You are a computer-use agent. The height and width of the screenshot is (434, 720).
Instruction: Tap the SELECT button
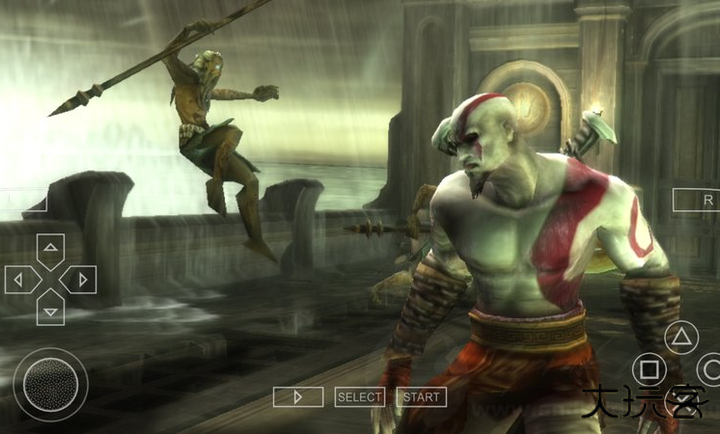360,397
